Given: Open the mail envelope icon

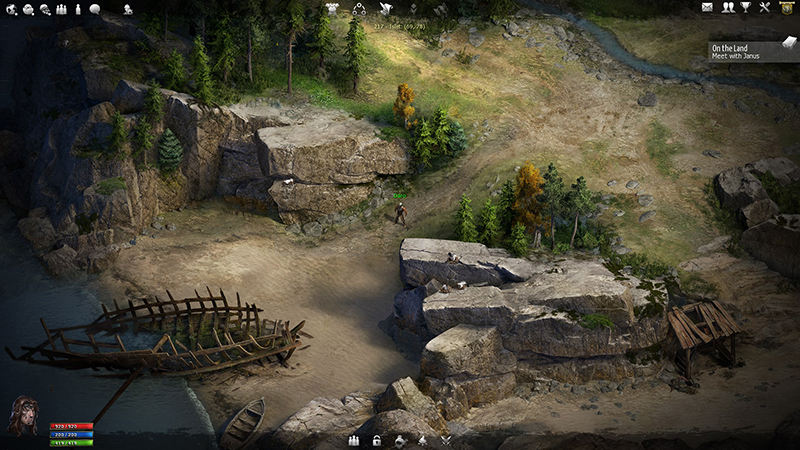Looking at the screenshot, I should point(708,8).
